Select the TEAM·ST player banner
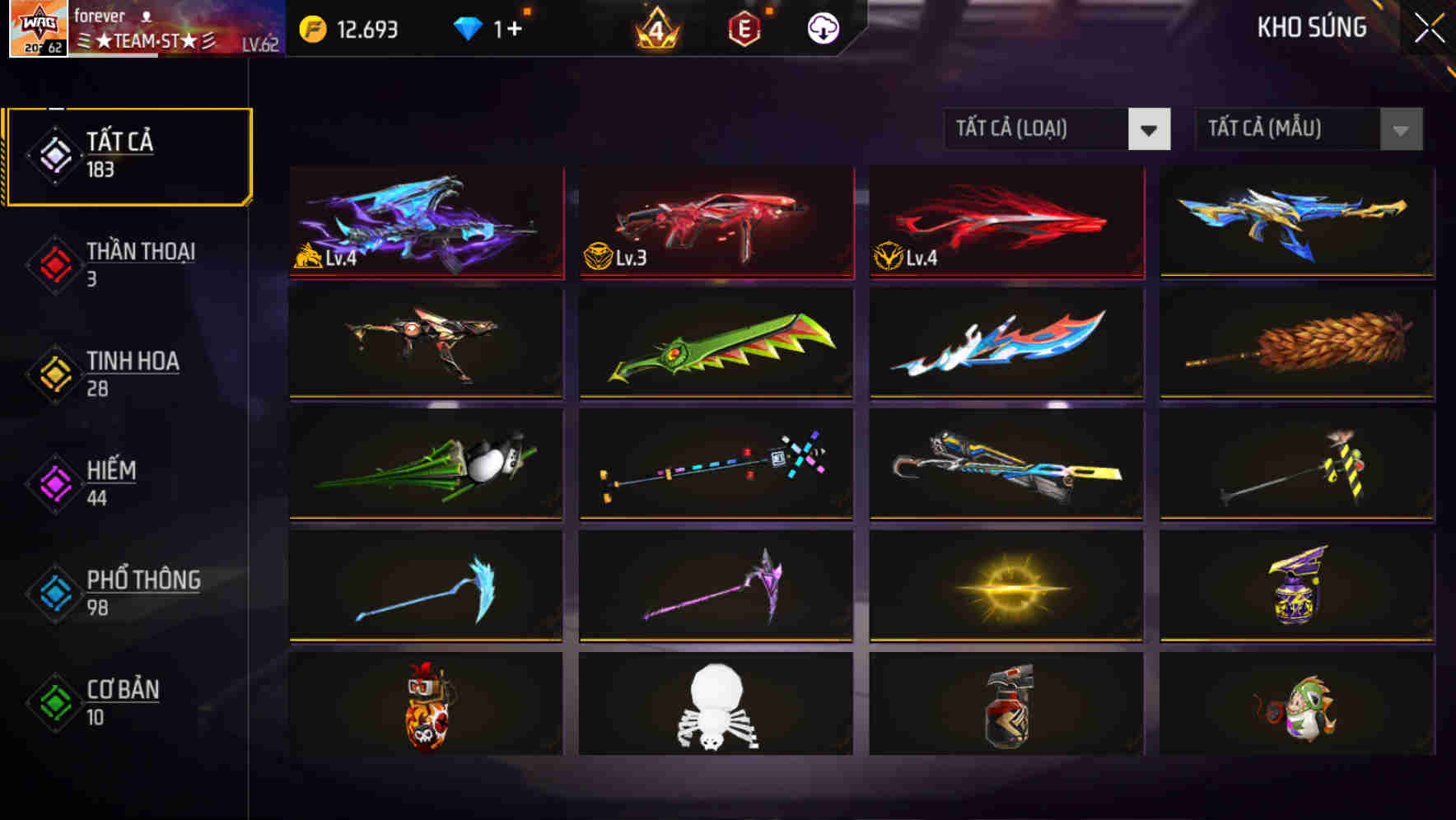 coord(147,36)
